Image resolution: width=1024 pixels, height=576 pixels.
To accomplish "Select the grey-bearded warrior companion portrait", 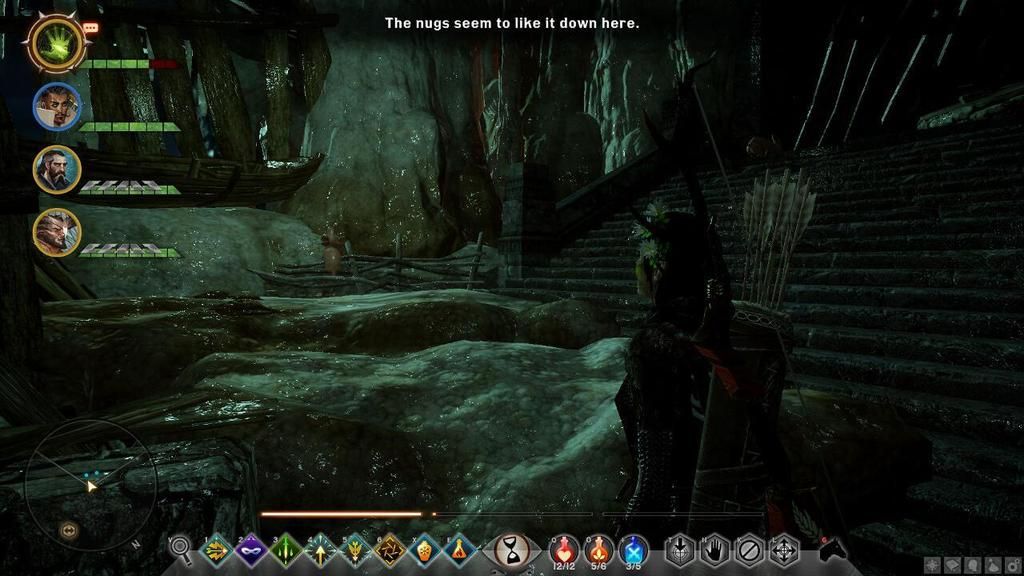I will coord(57,169).
